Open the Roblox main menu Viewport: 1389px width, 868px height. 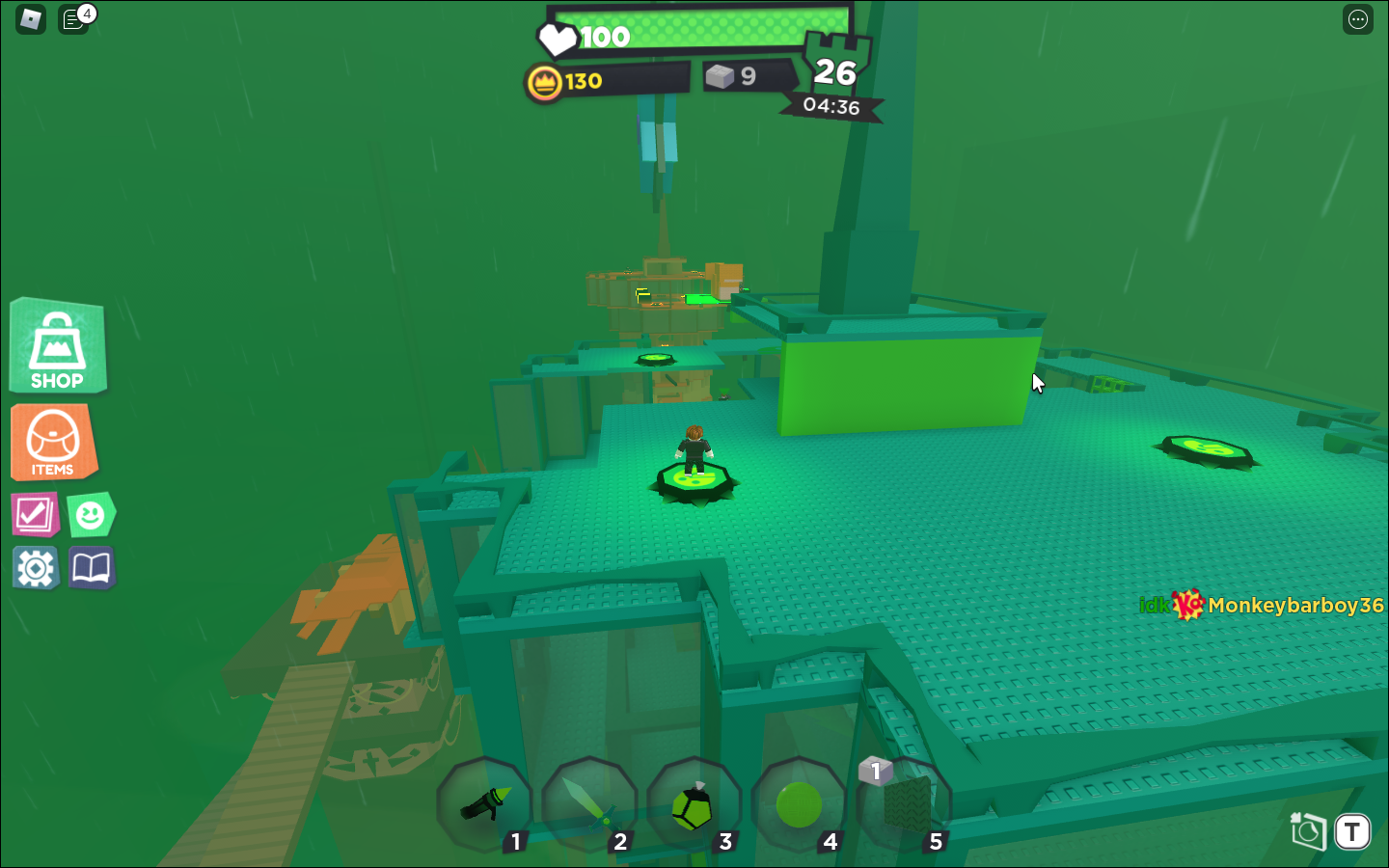[31, 19]
